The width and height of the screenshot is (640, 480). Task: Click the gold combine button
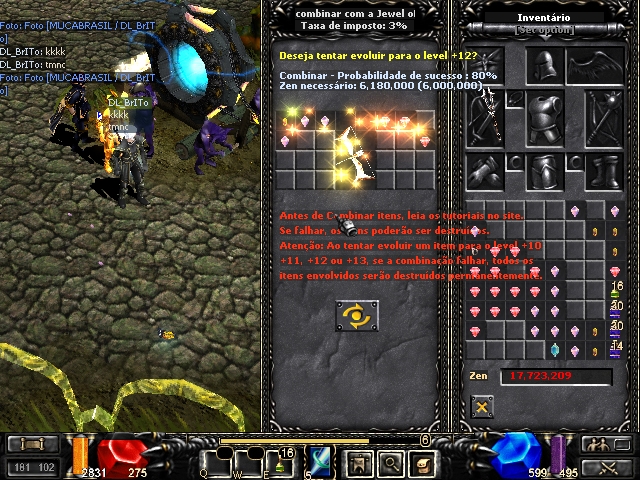(x=357, y=316)
